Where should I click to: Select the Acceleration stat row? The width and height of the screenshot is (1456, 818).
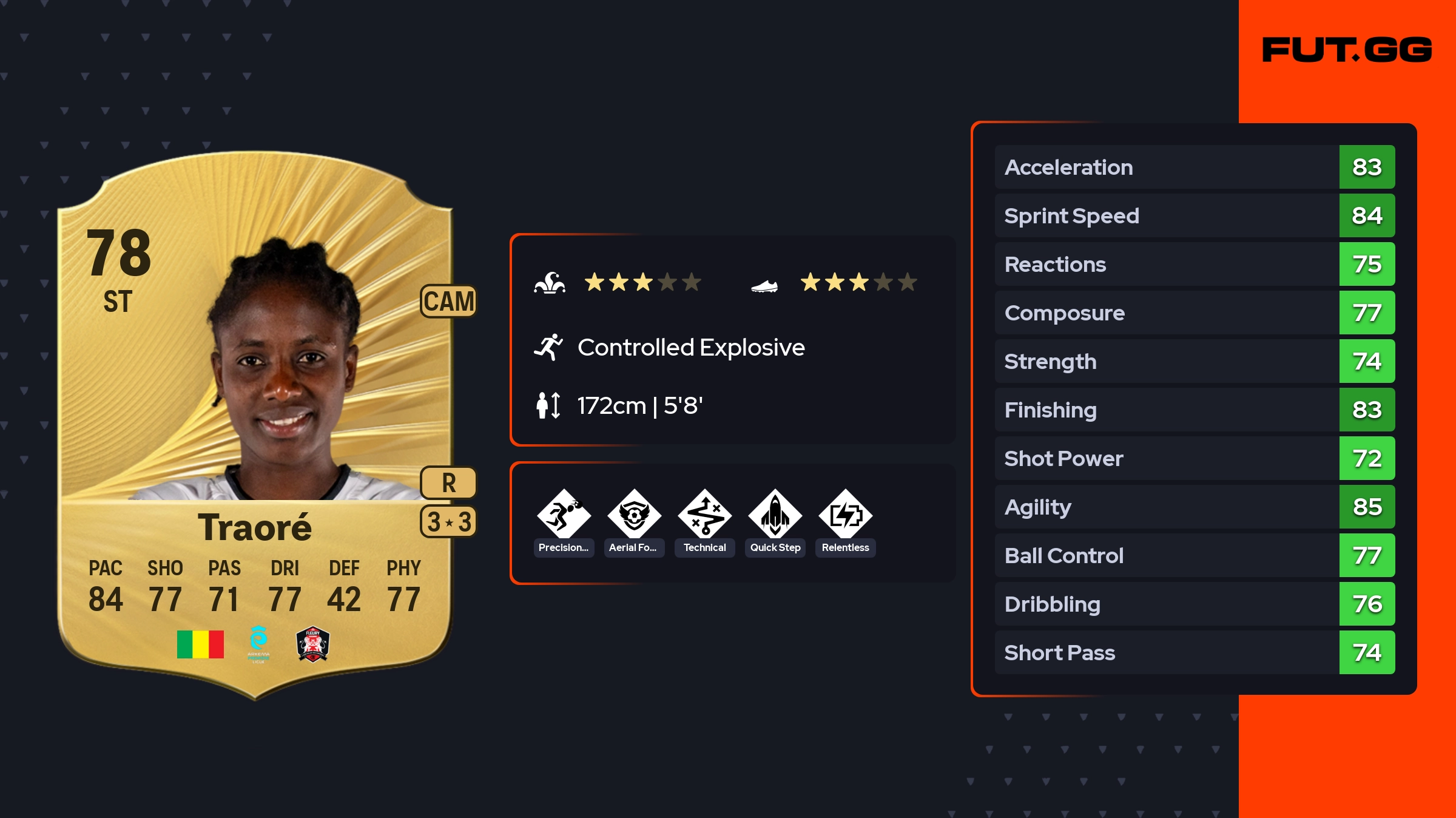click(1194, 167)
